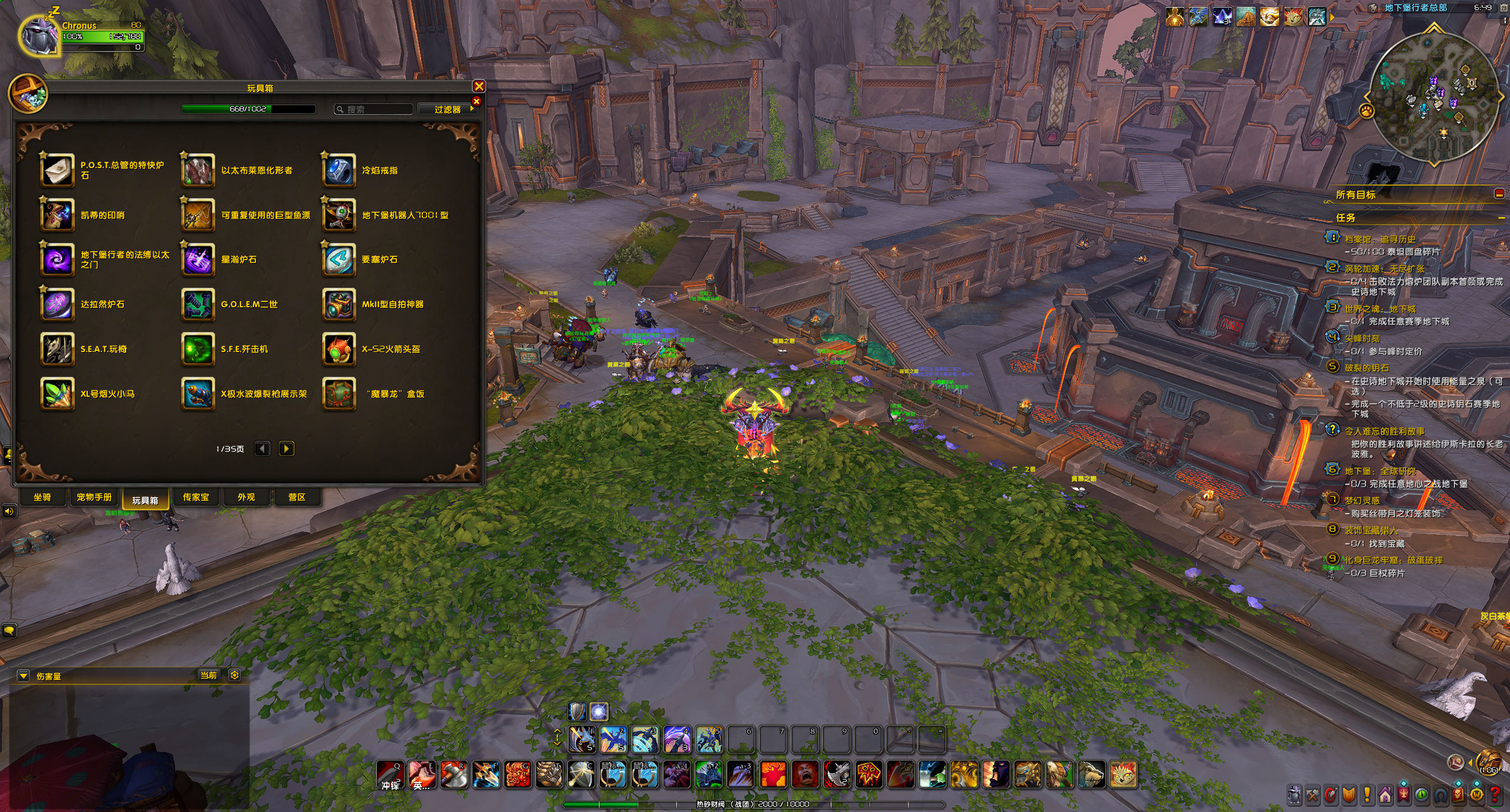Select the 凯蒂的印哨 toy icon

[57, 215]
